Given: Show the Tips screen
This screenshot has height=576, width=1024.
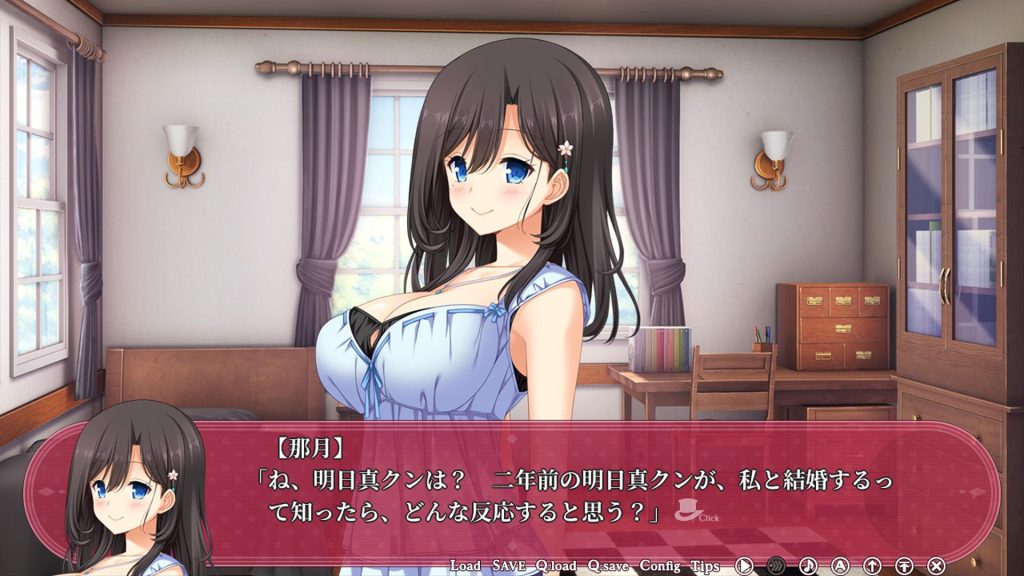Looking at the screenshot, I should pyautogui.click(x=705, y=566).
